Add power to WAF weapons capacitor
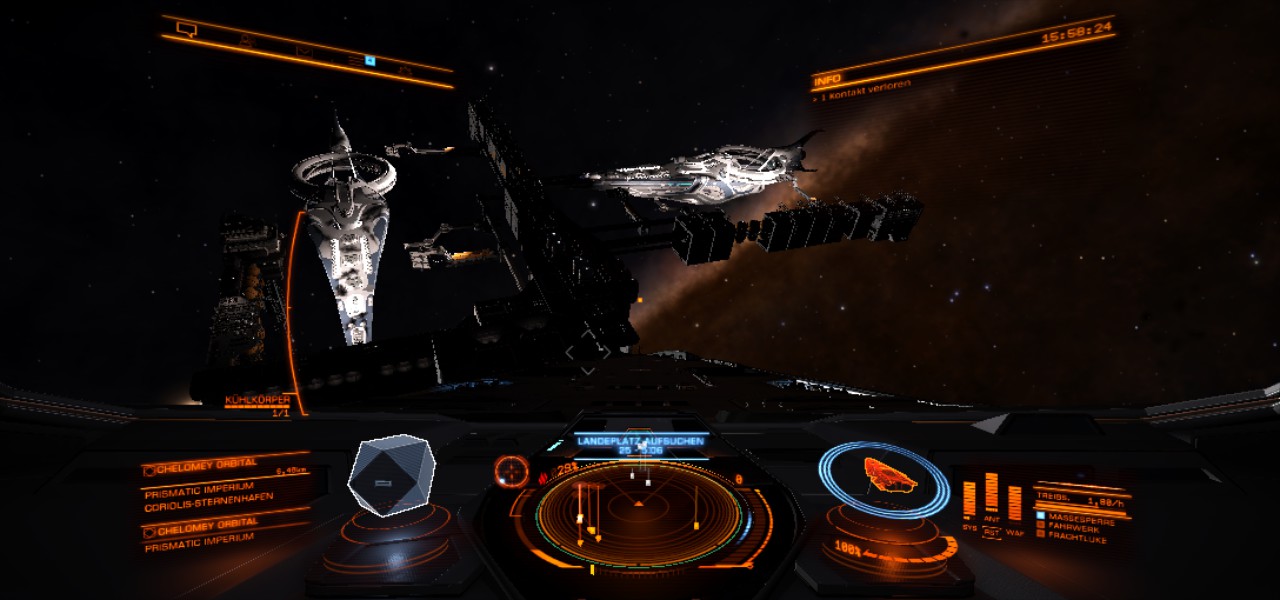The height and width of the screenshot is (600, 1280). point(1015,502)
